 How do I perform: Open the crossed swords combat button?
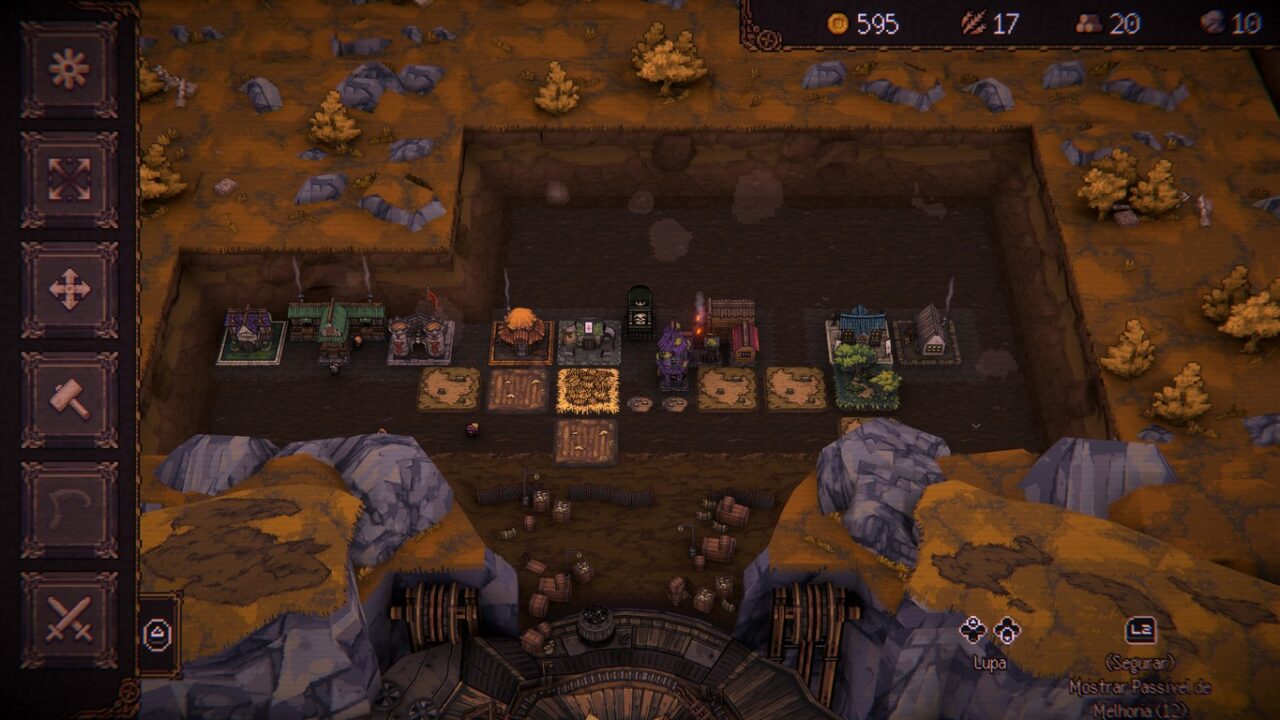tap(69, 619)
